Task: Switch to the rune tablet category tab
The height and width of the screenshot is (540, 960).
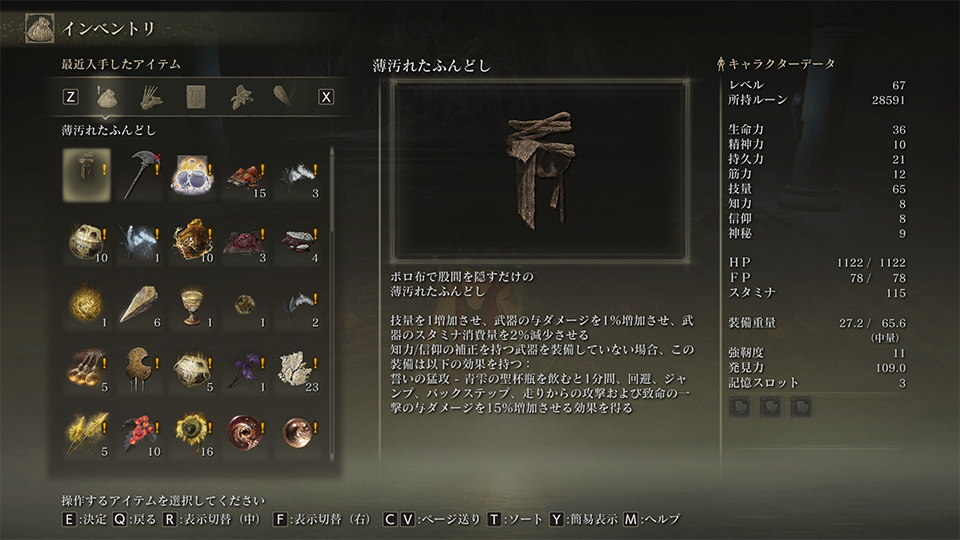Action: coord(195,97)
